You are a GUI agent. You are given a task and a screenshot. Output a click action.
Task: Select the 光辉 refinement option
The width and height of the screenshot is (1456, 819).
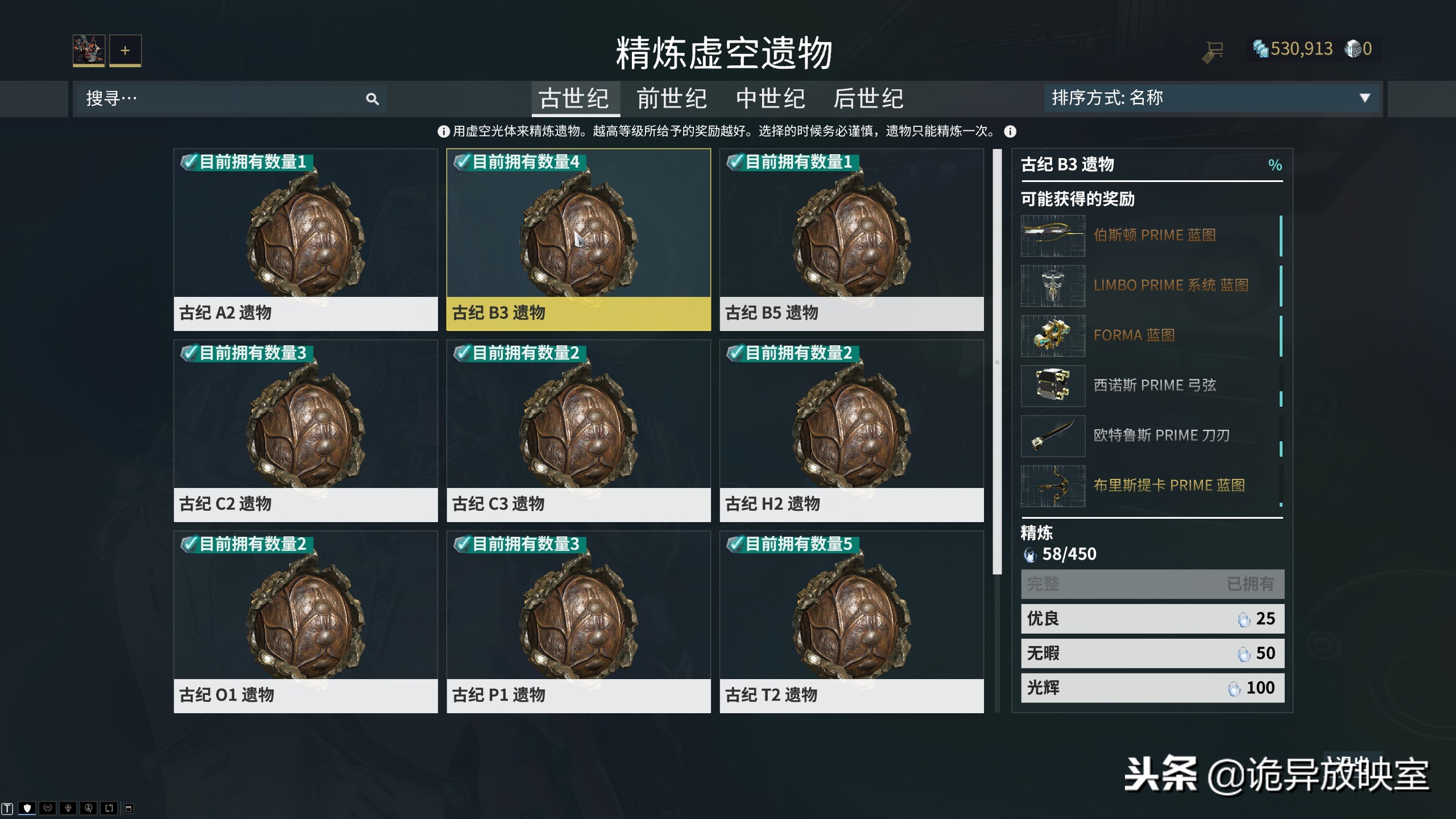point(1152,688)
